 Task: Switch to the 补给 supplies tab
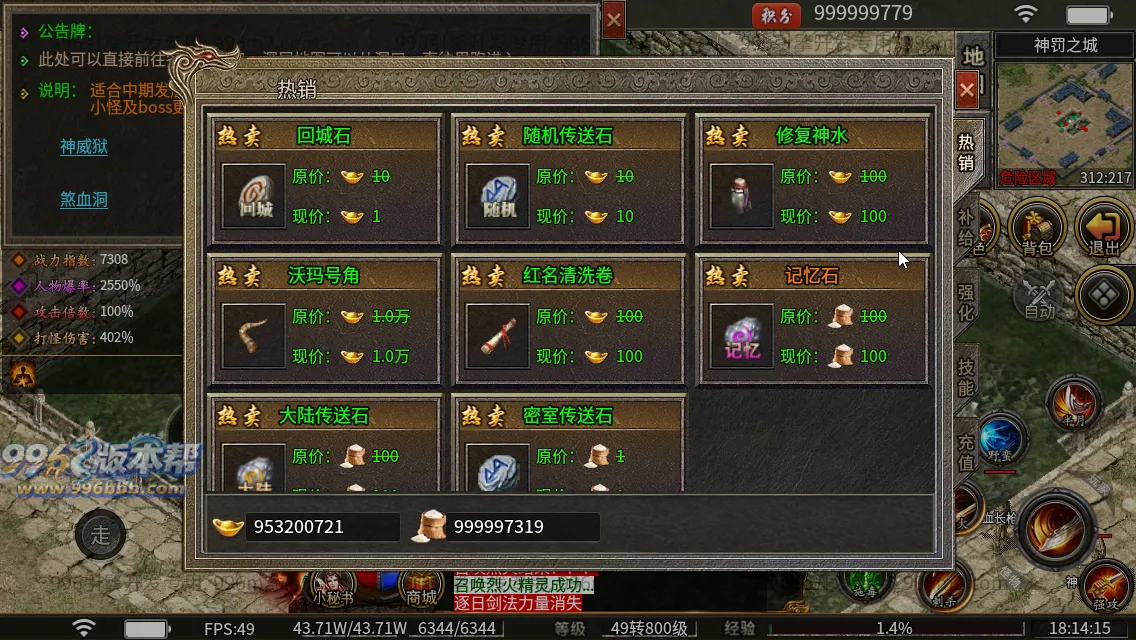[965, 230]
